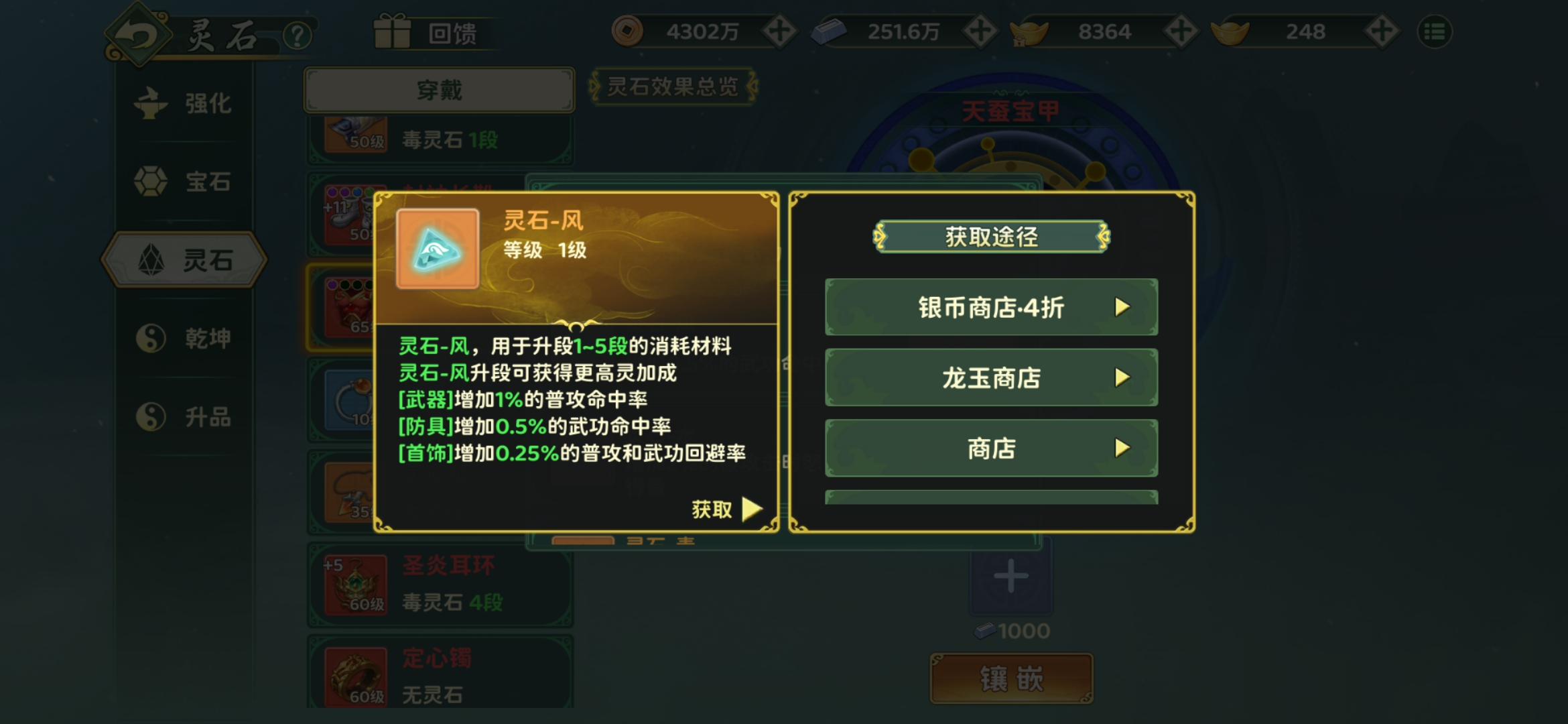Go to the 商店 source entry

[x=991, y=448]
